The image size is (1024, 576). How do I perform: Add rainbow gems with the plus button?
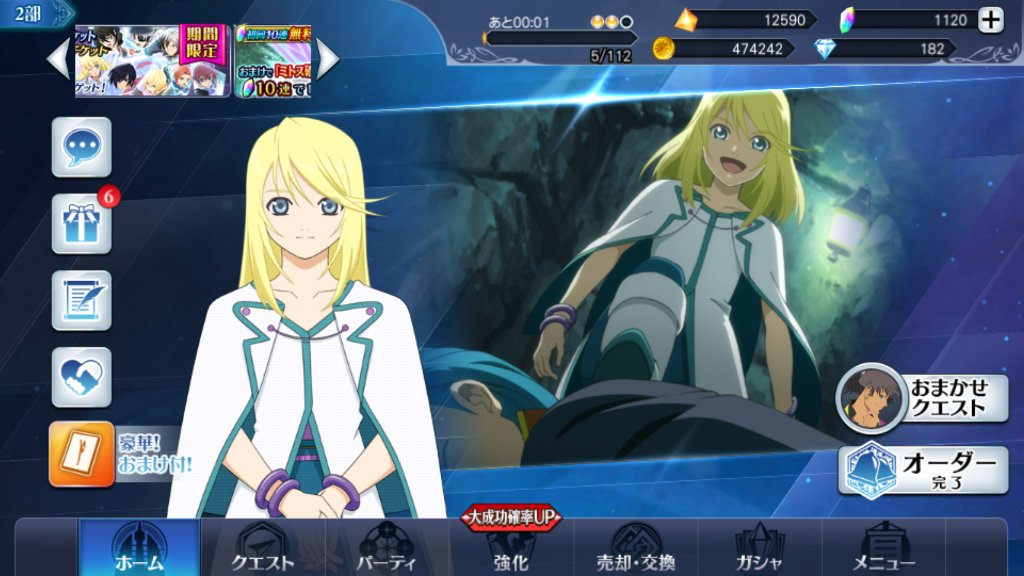tap(990, 20)
